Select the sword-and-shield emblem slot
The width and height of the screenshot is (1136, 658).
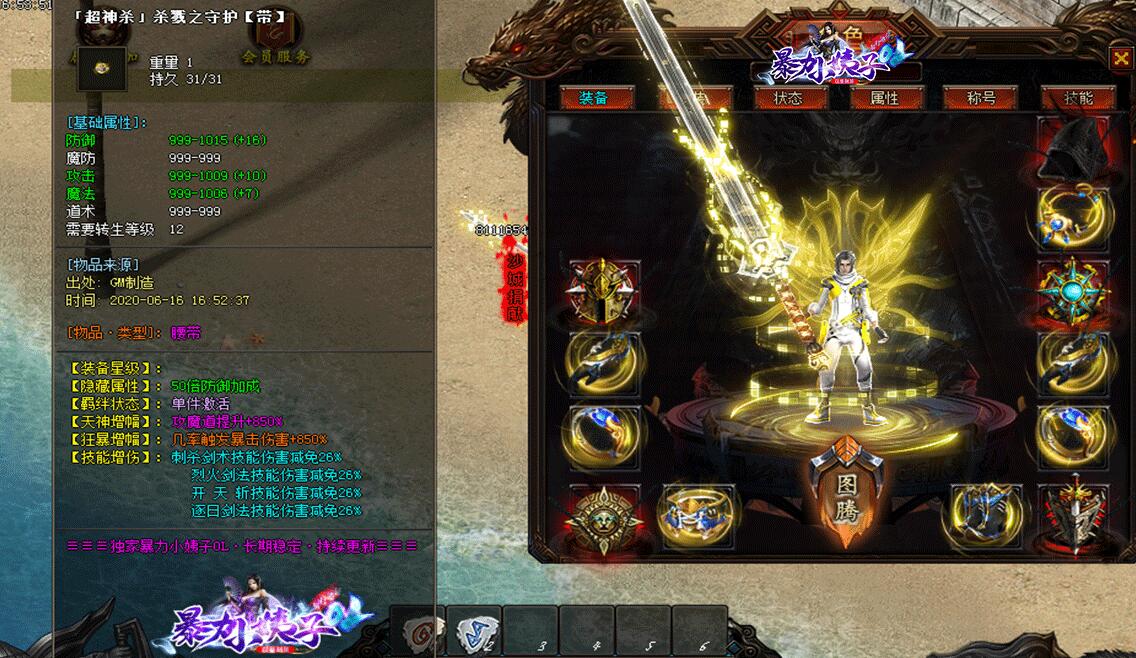click(1074, 517)
